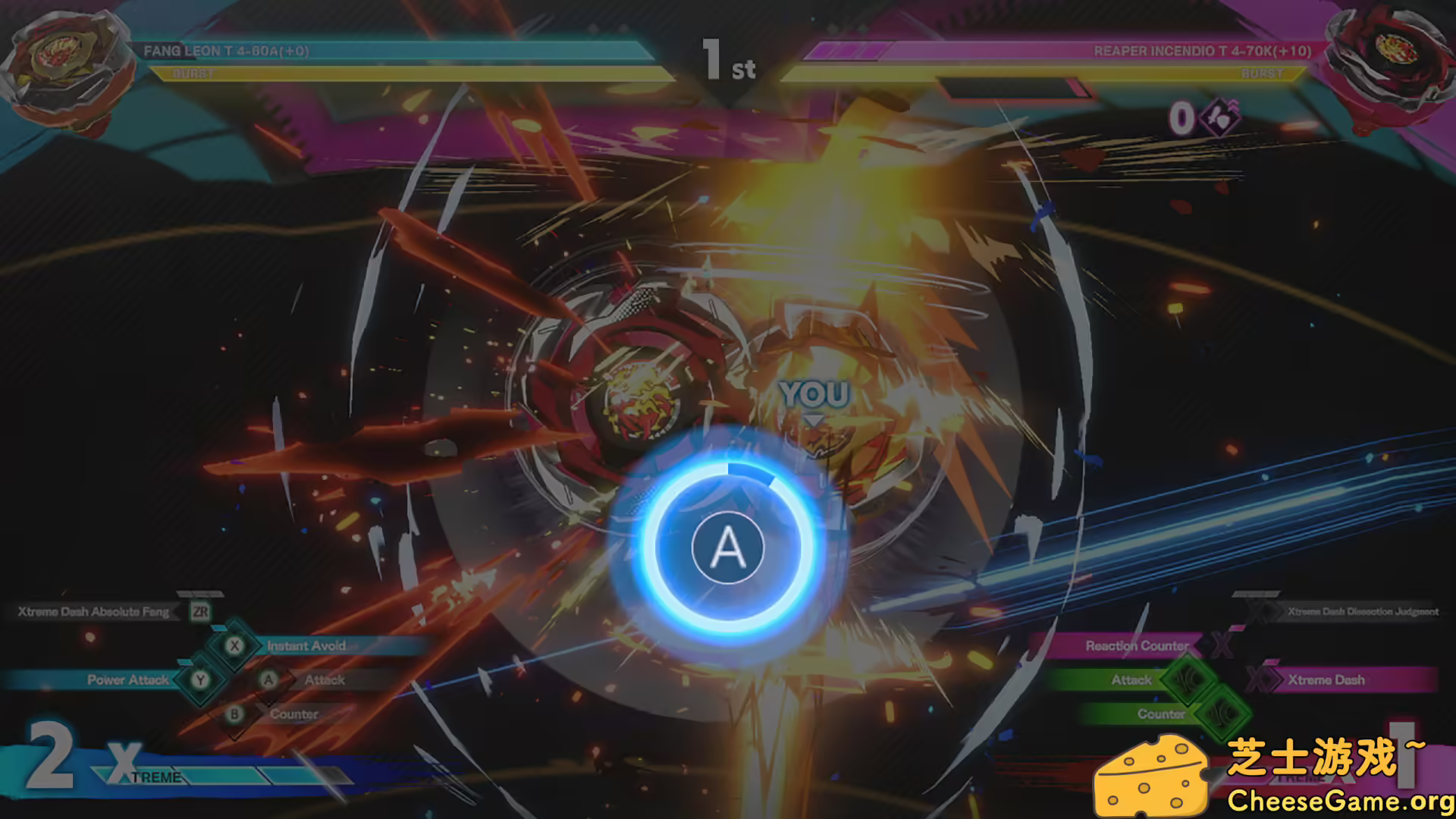Viewport: 1456px width, 819px height.
Task: Click the Y Power Attack button icon
Action: [200, 680]
